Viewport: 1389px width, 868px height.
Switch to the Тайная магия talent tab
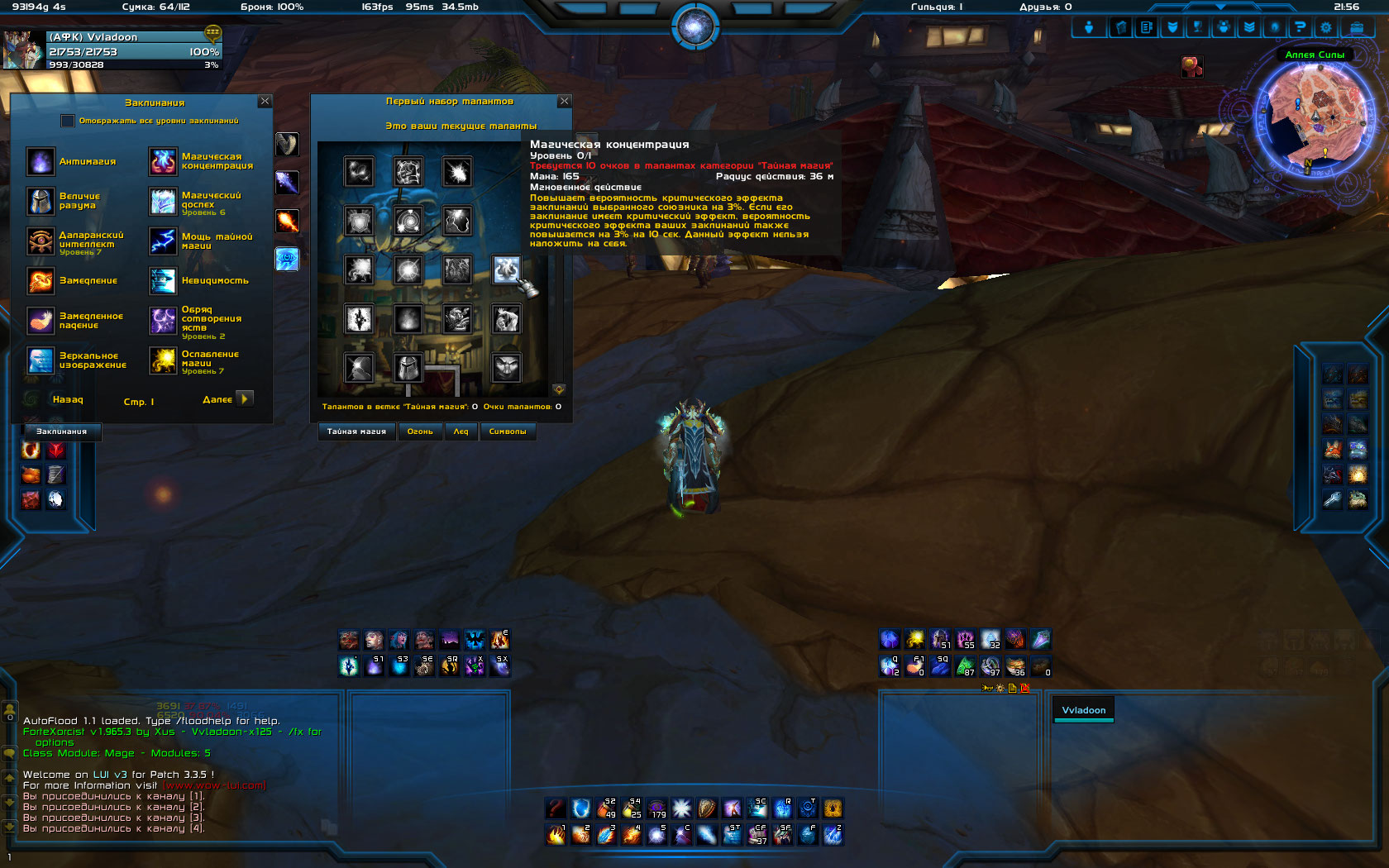click(356, 432)
